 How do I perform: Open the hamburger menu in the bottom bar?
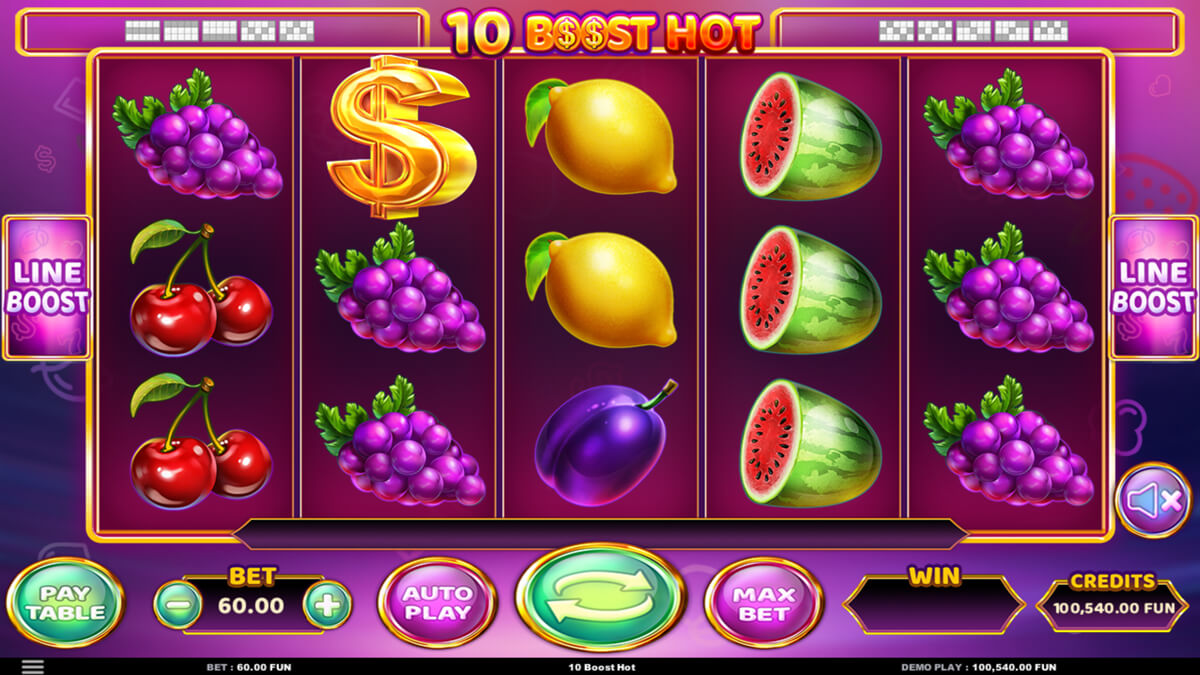[33, 666]
